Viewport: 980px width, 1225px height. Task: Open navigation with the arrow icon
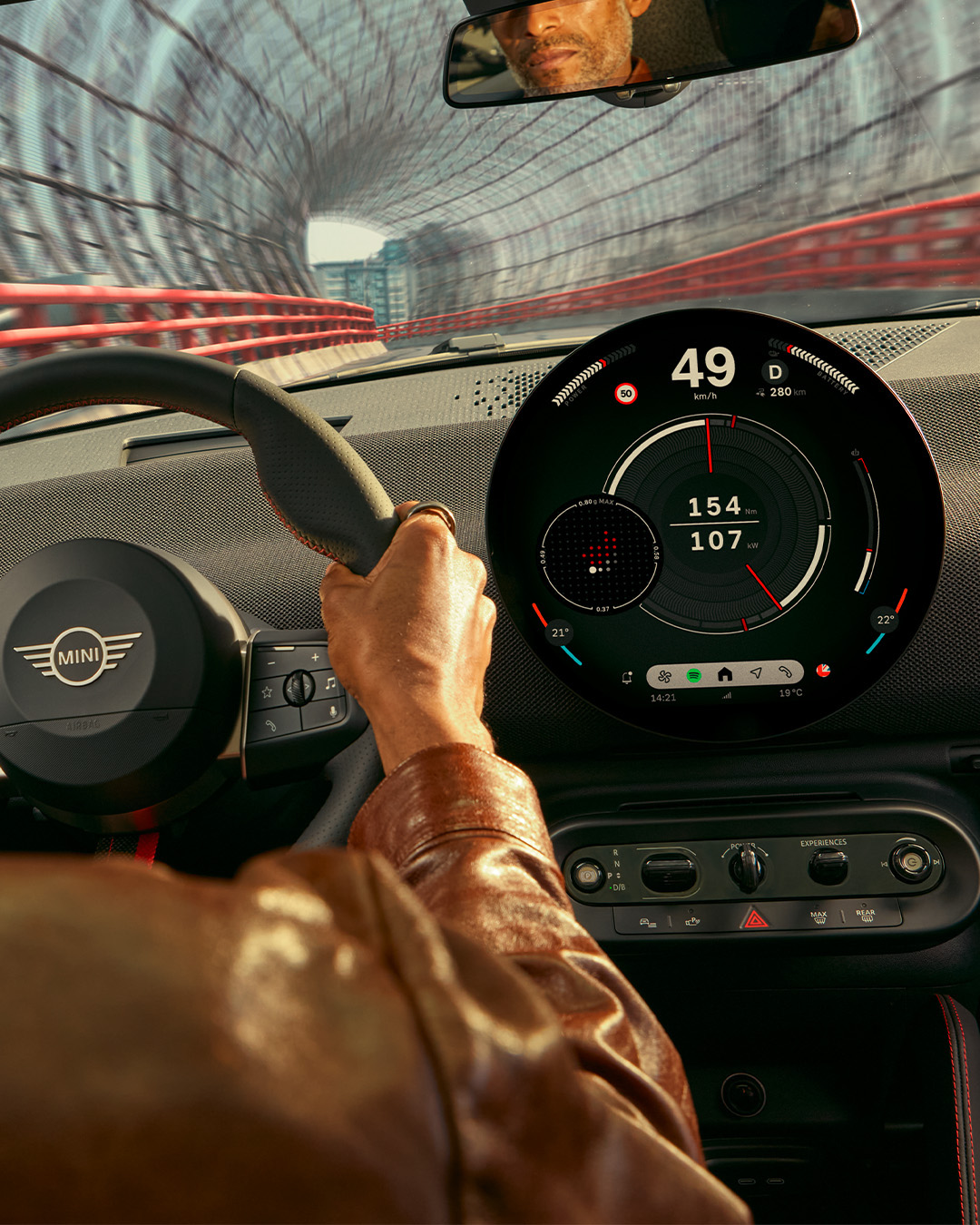point(755,673)
